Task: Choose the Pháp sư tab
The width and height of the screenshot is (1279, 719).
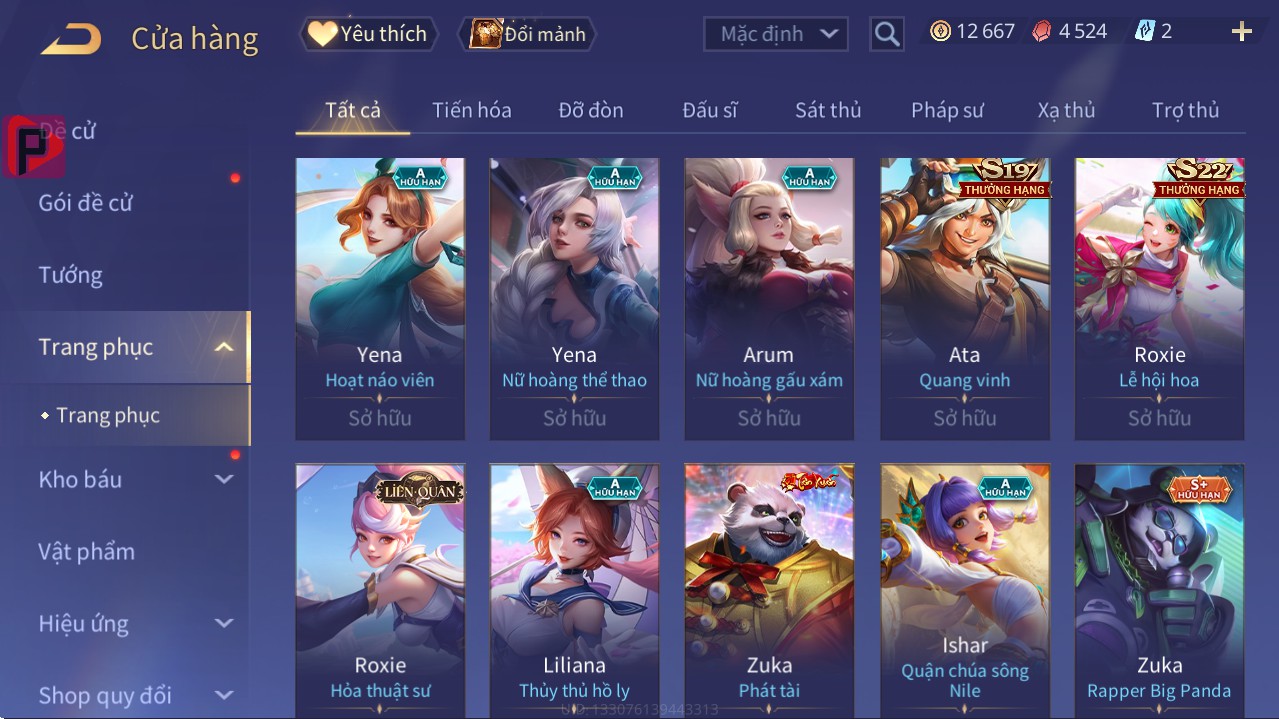Action: 947,110
